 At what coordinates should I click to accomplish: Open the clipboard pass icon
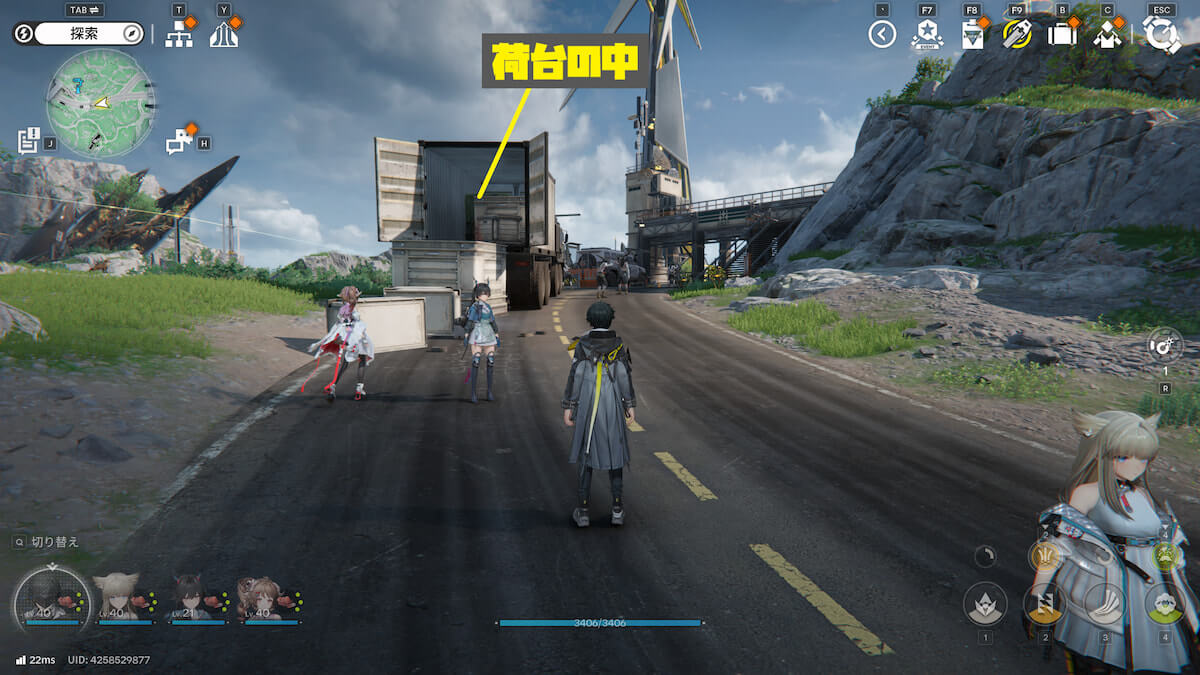pyautogui.click(x=971, y=35)
